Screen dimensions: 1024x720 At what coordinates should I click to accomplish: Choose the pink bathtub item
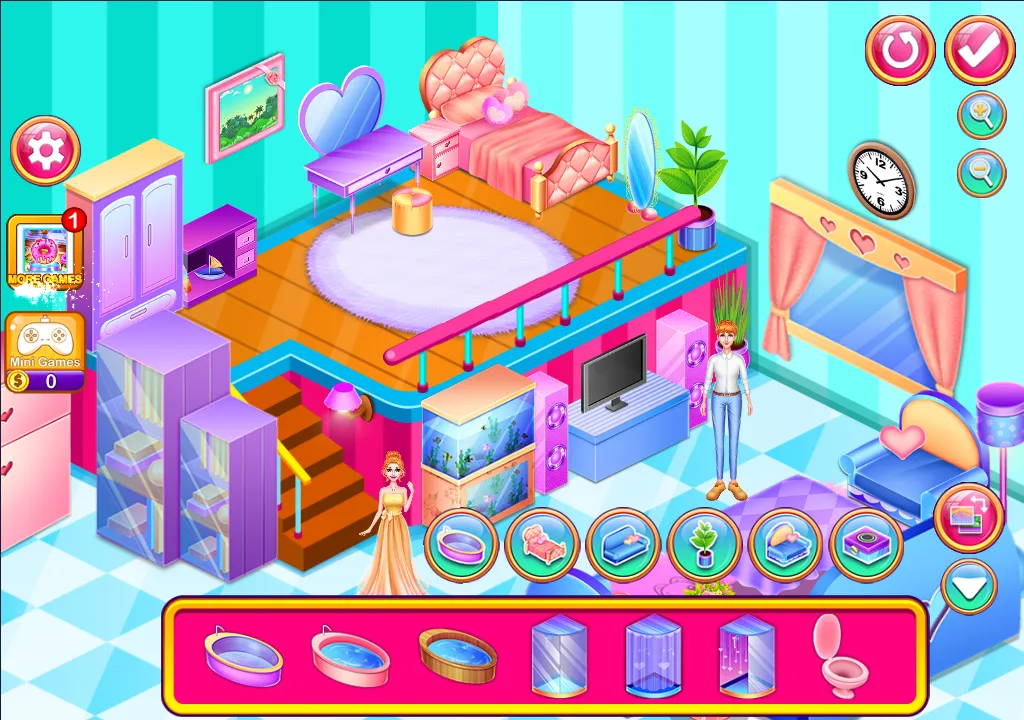click(x=350, y=656)
